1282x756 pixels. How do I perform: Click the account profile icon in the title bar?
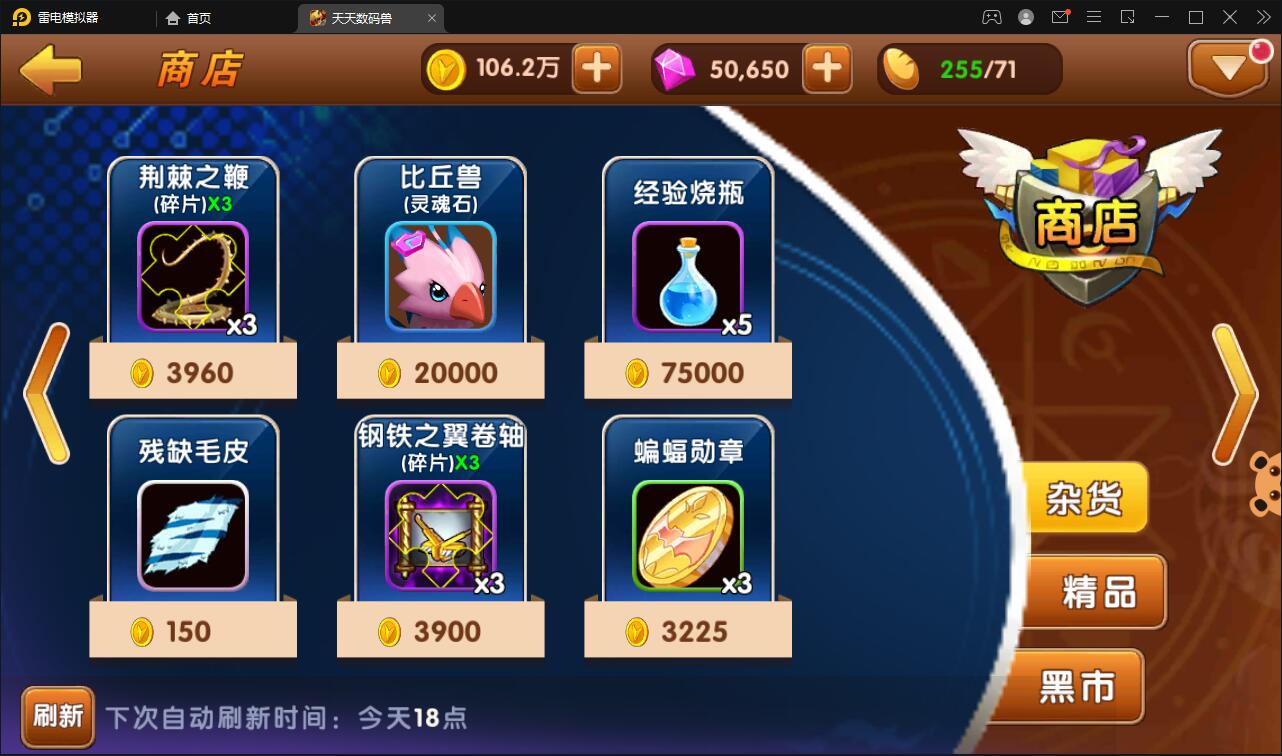click(1025, 16)
